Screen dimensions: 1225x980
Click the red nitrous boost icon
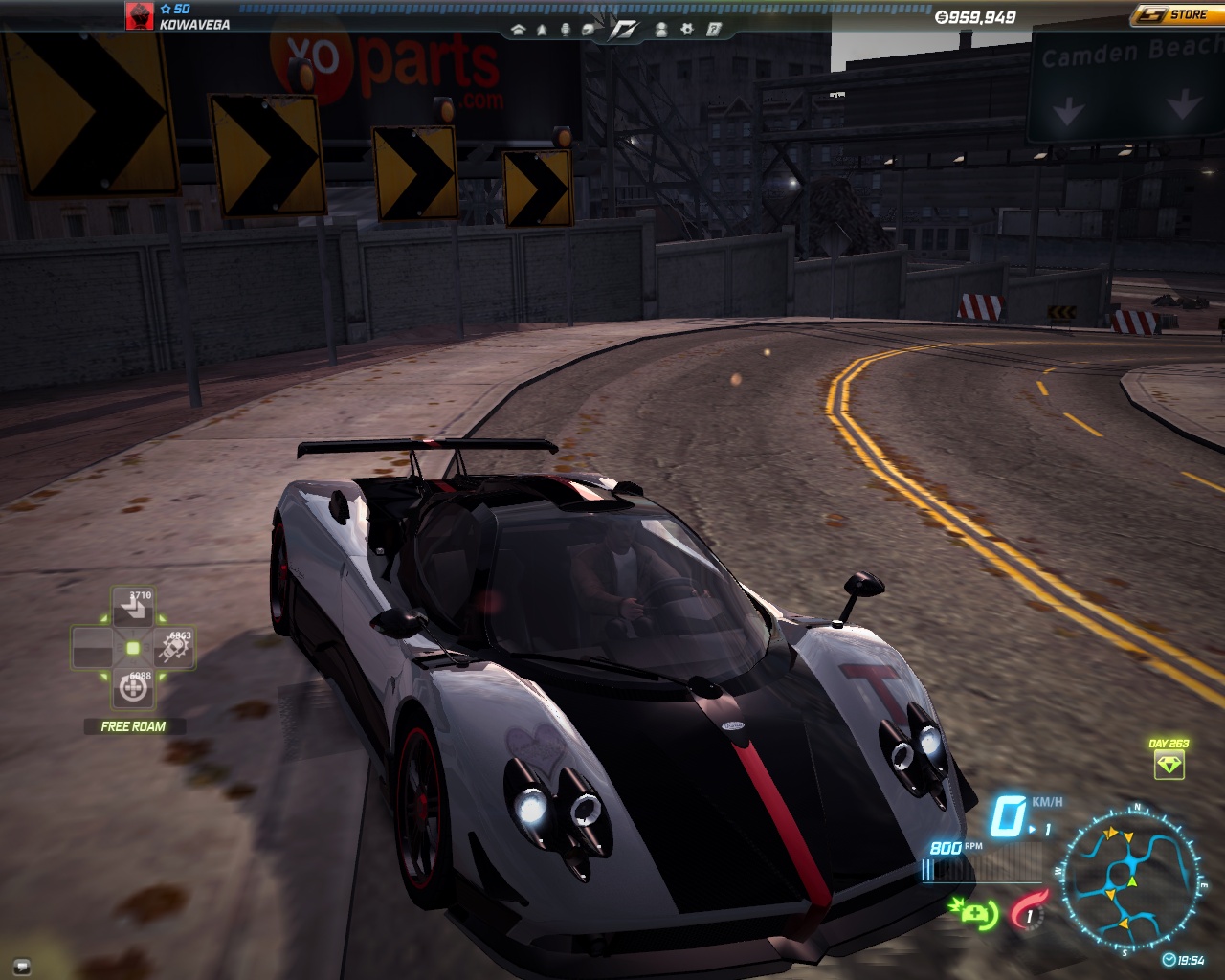tap(1029, 910)
